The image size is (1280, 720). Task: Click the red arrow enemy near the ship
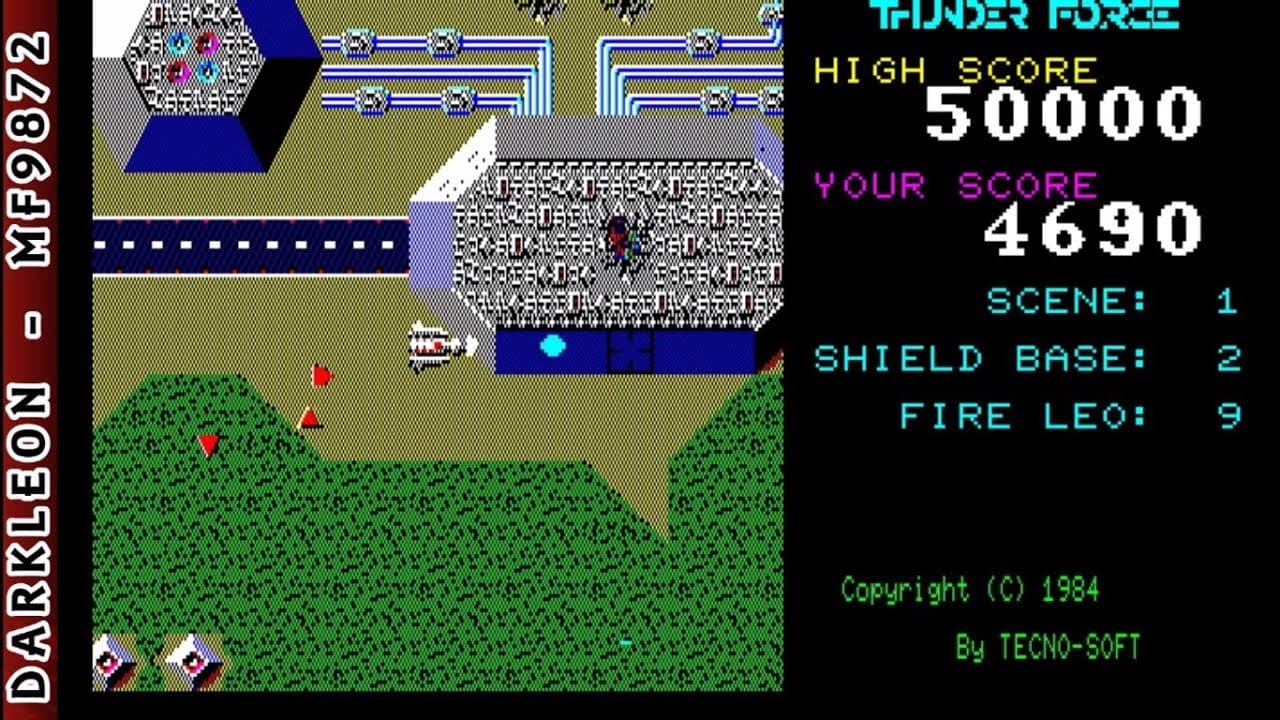point(320,375)
